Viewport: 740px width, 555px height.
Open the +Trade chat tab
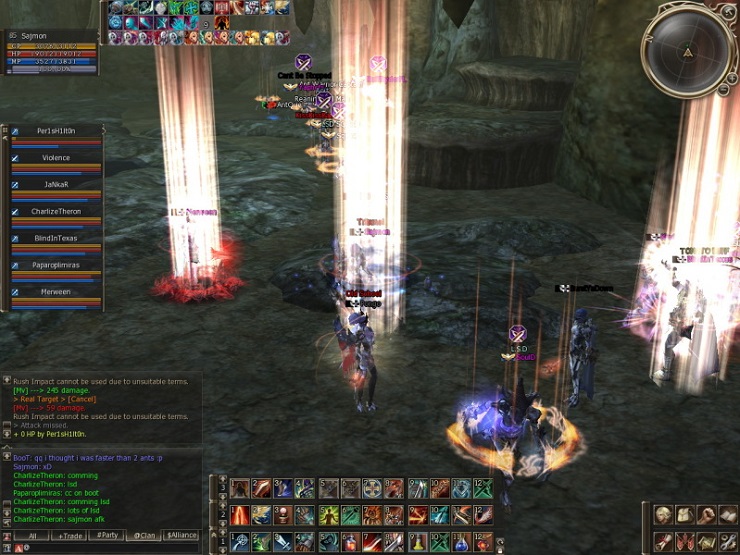[70, 535]
